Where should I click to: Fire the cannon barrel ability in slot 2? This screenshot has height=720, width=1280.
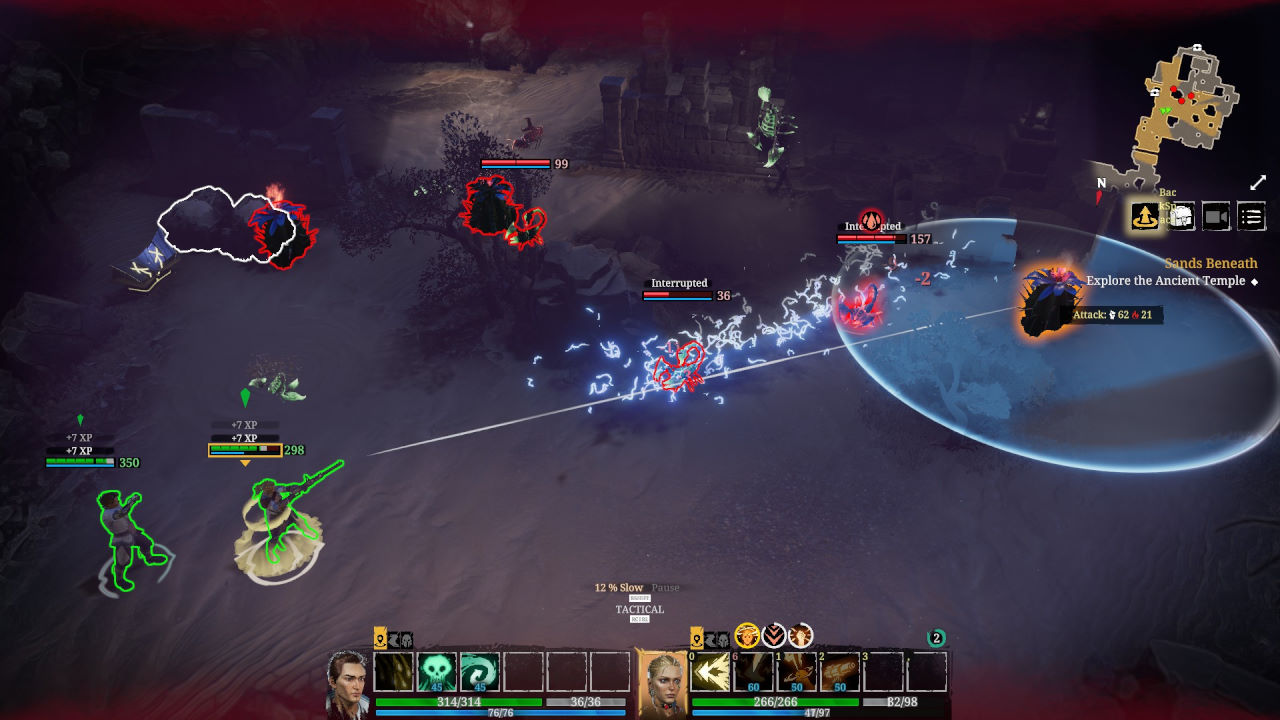tap(841, 672)
